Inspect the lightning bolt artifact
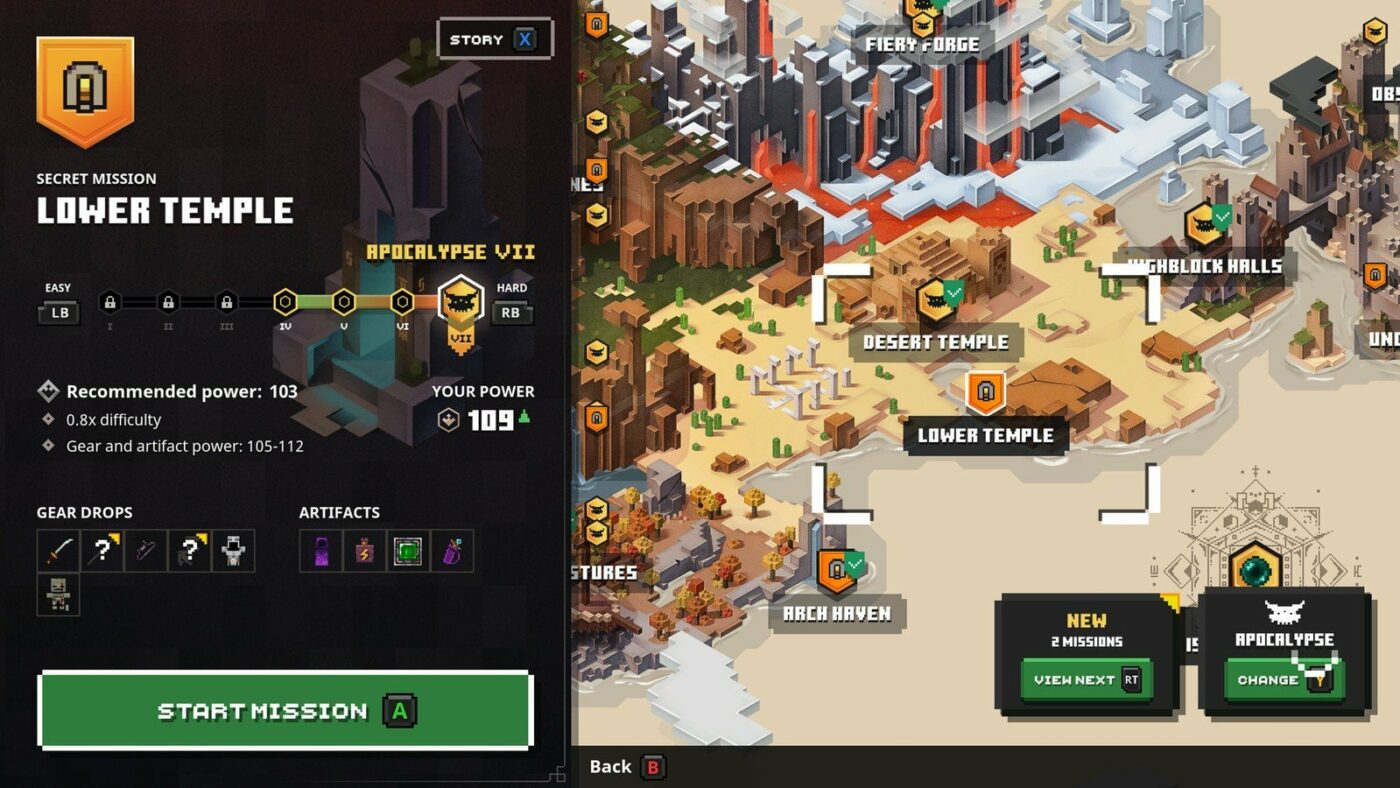Screen dimensions: 1400x788 [x=364, y=551]
